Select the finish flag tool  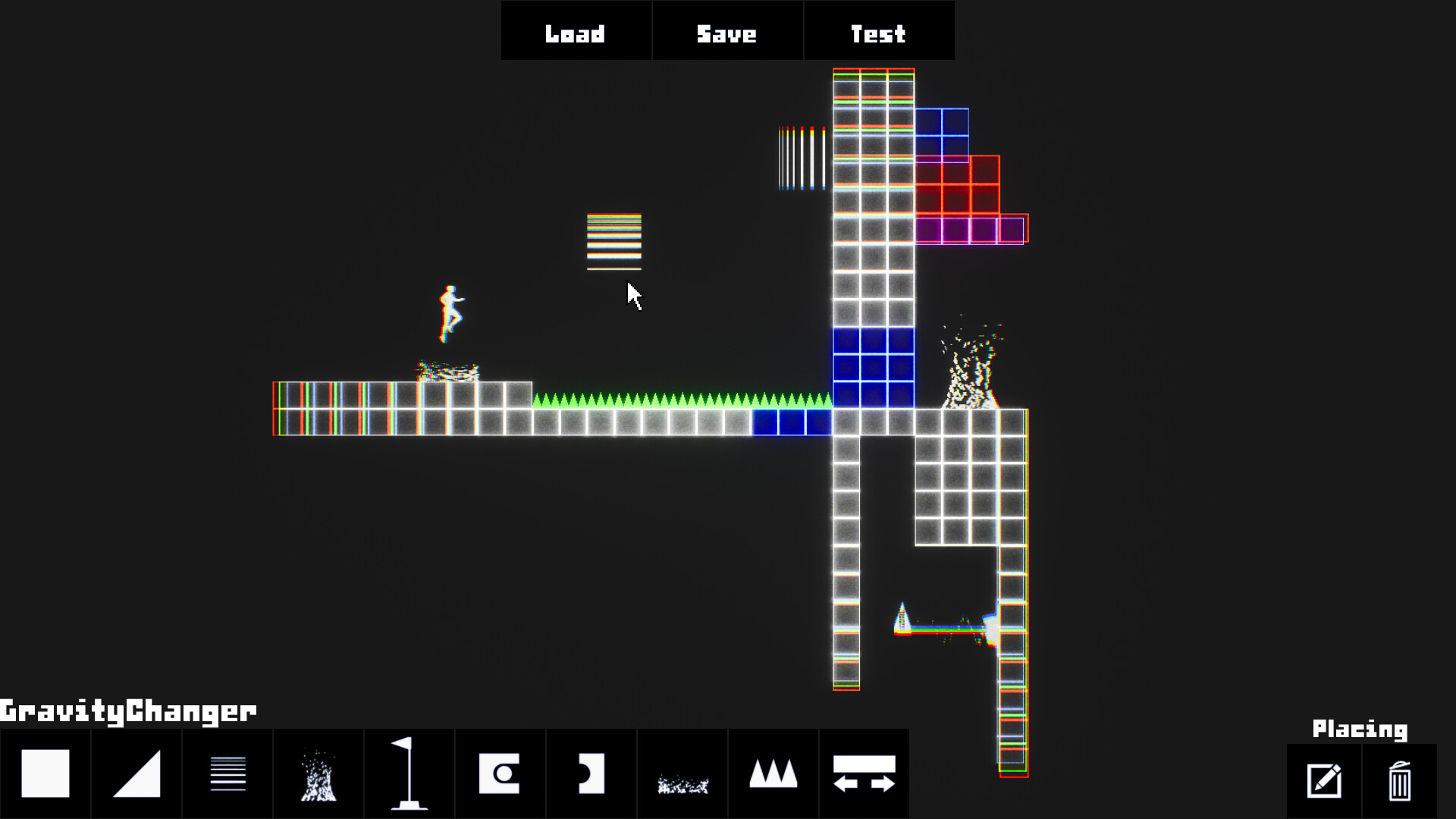pyautogui.click(x=409, y=773)
